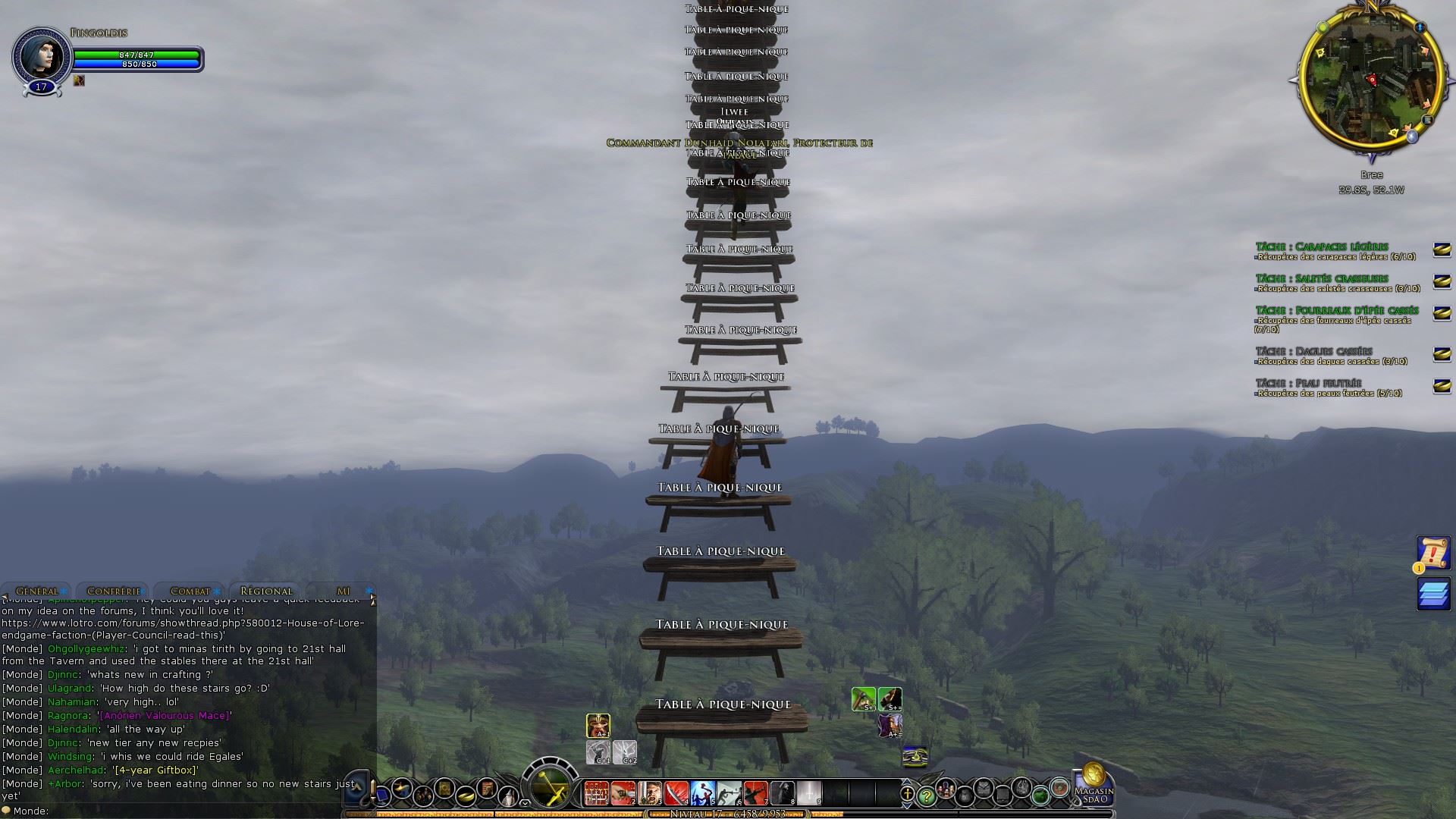Switch to the Confrérie chat tab
The height and width of the screenshot is (819, 1456).
[x=114, y=591]
